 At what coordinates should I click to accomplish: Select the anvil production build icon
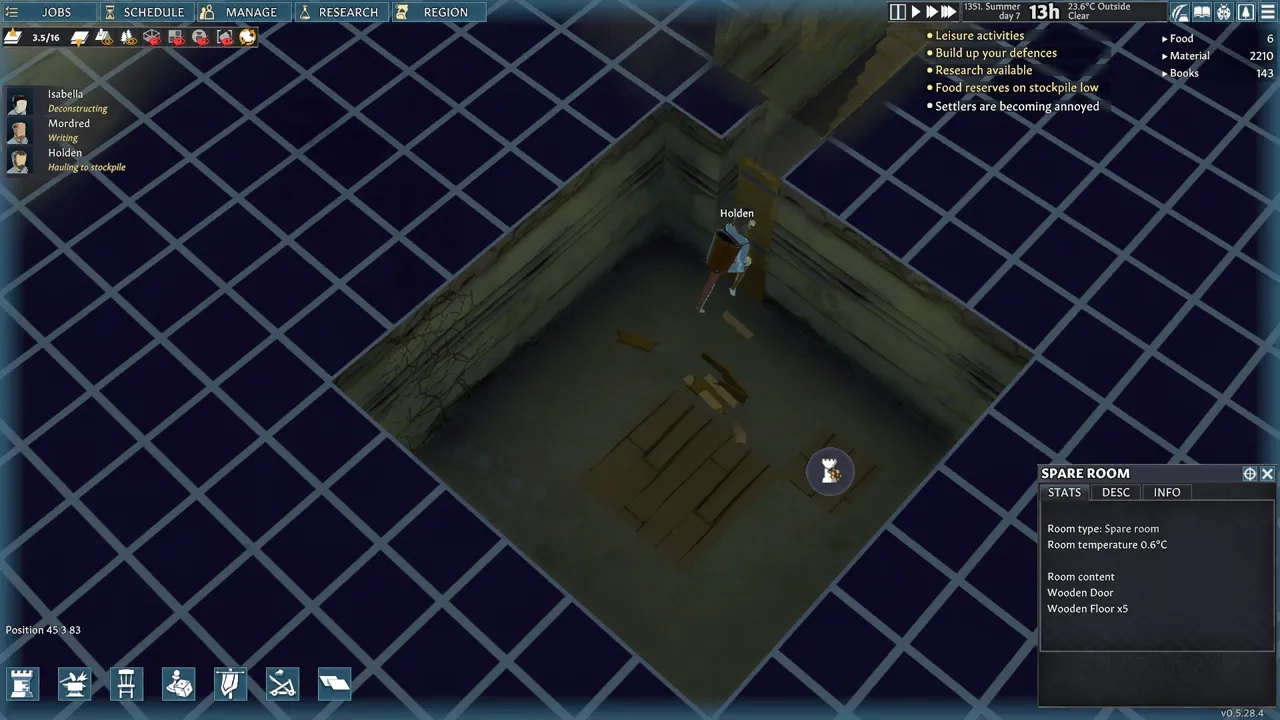74,684
